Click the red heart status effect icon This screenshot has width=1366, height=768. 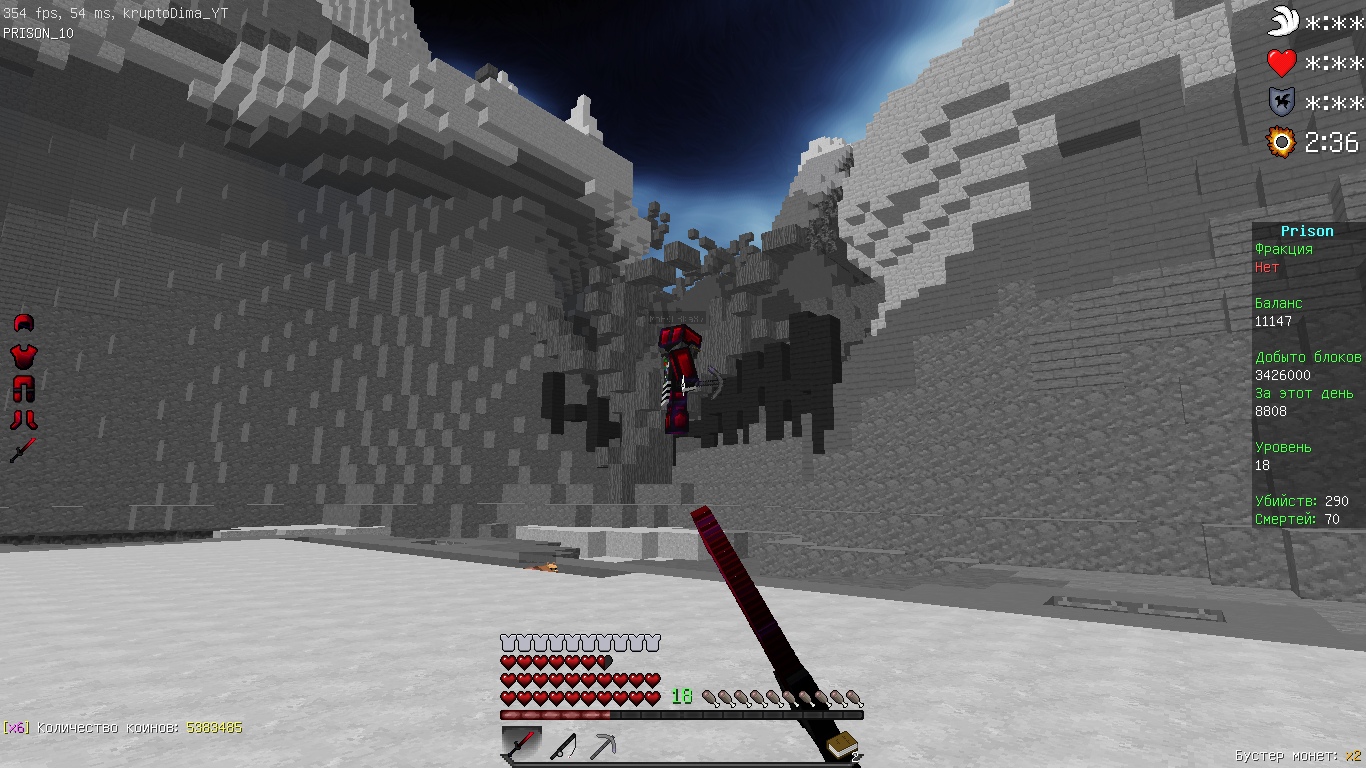tap(1282, 63)
